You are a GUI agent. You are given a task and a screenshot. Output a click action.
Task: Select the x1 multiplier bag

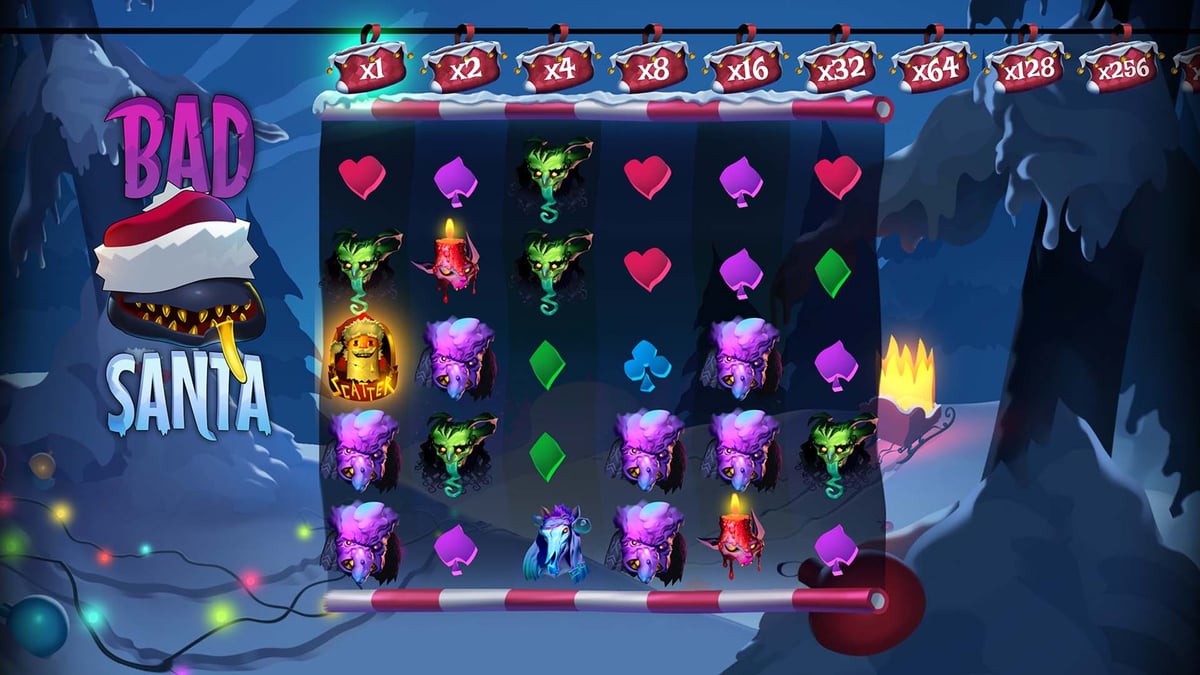coord(368,69)
